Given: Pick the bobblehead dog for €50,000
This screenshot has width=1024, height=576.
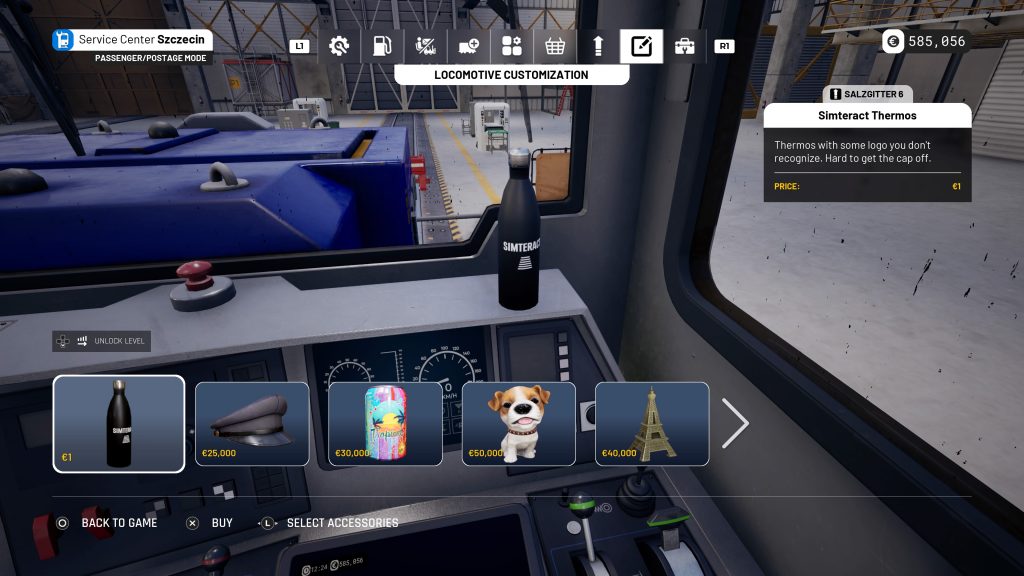Looking at the screenshot, I should [518, 423].
